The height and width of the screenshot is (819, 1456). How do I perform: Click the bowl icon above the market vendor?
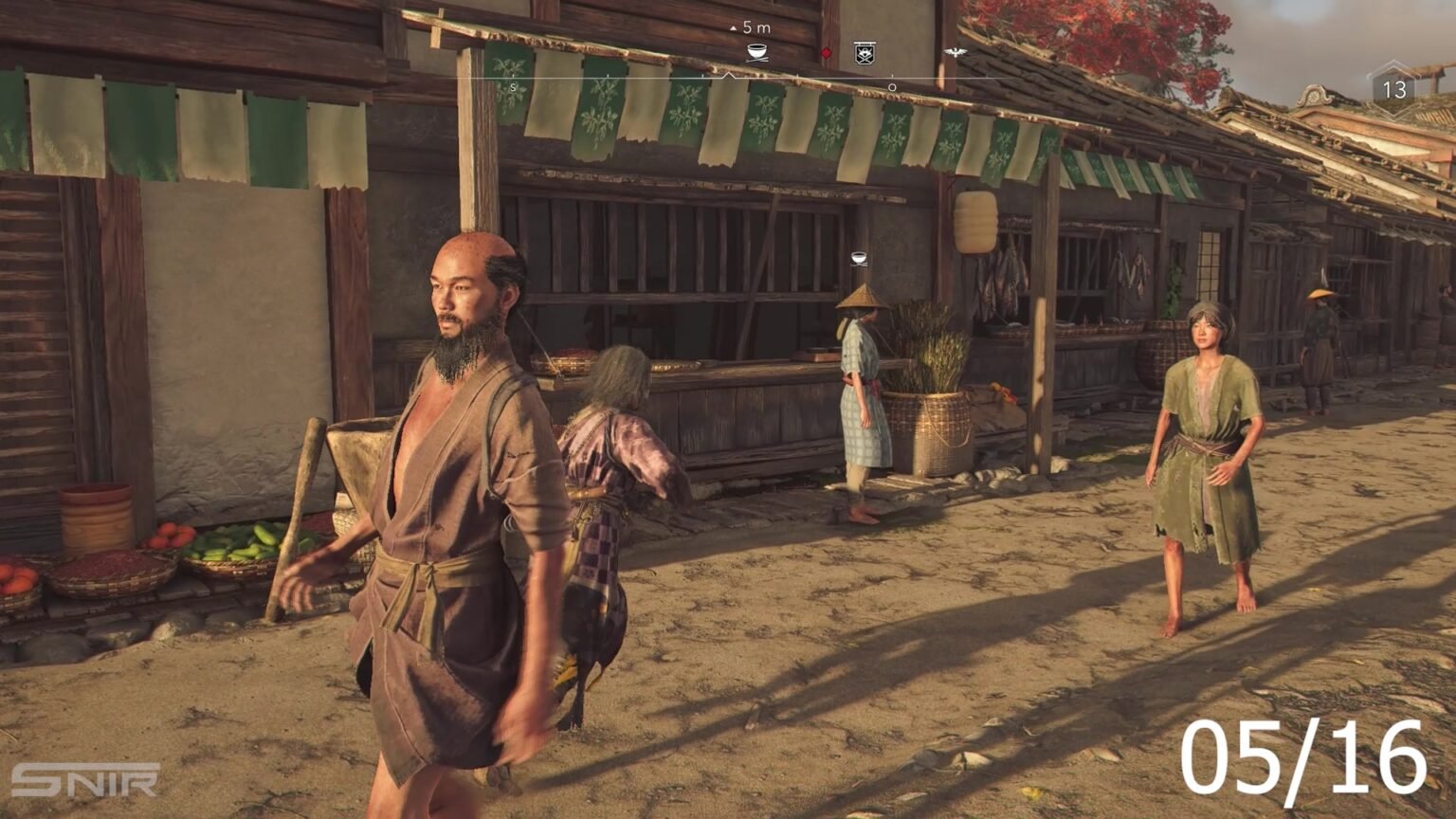click(x=858, y=257)
